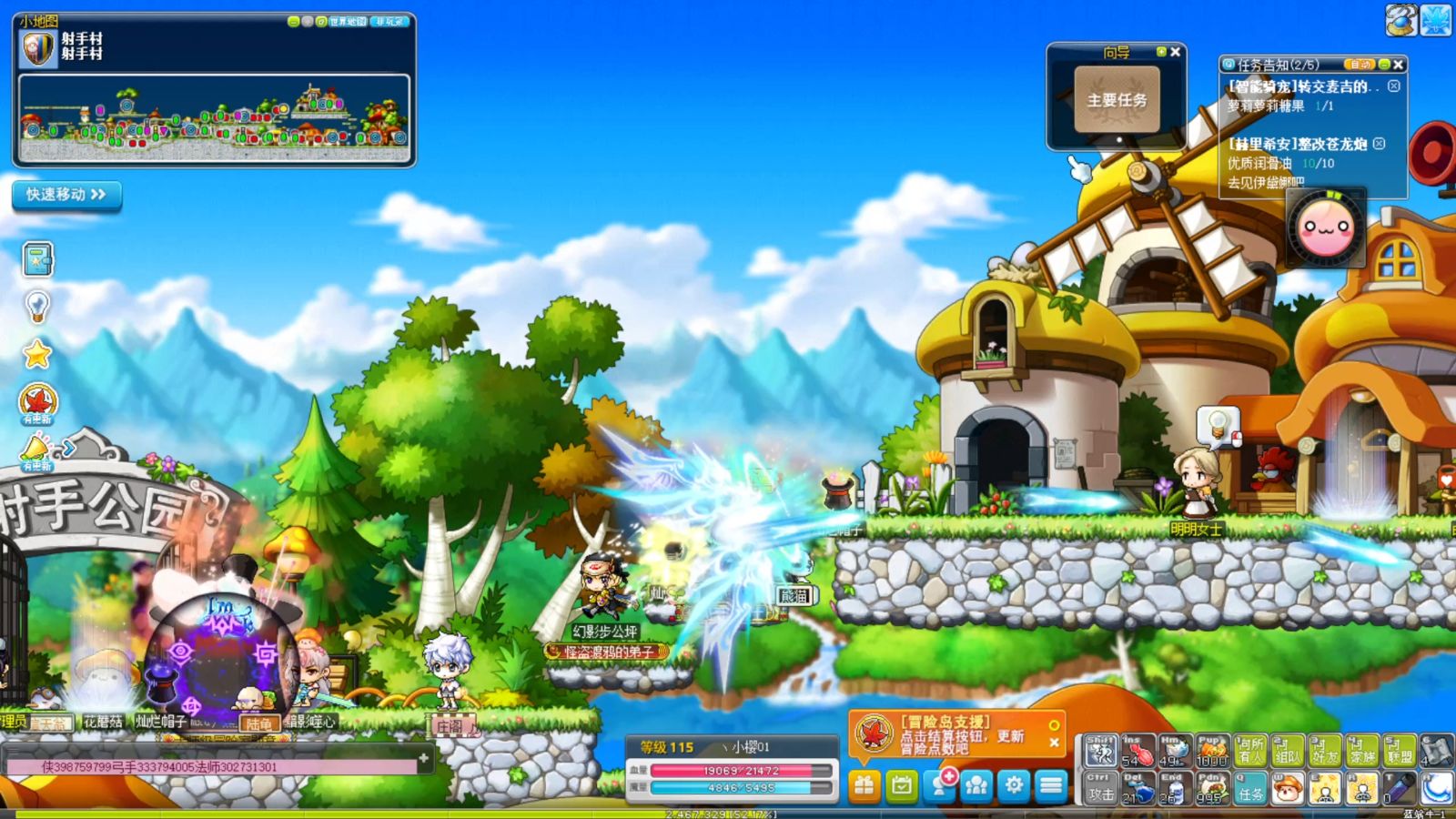
Task: Remove the 赫里希安 quest from the tracker
Action: [1380, 144]
